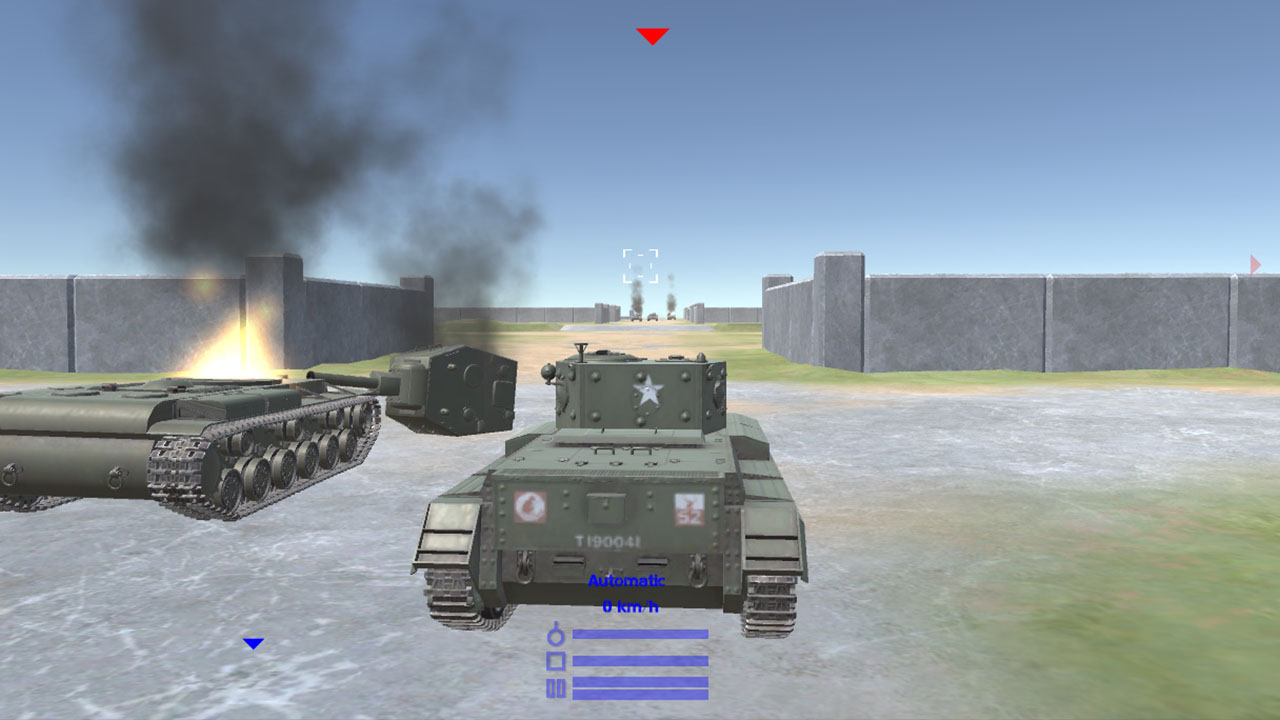Screen dimensions: 1280x720
Task: Click the square hull status icon
Action: pyautogui.click(x=556, y=662)
